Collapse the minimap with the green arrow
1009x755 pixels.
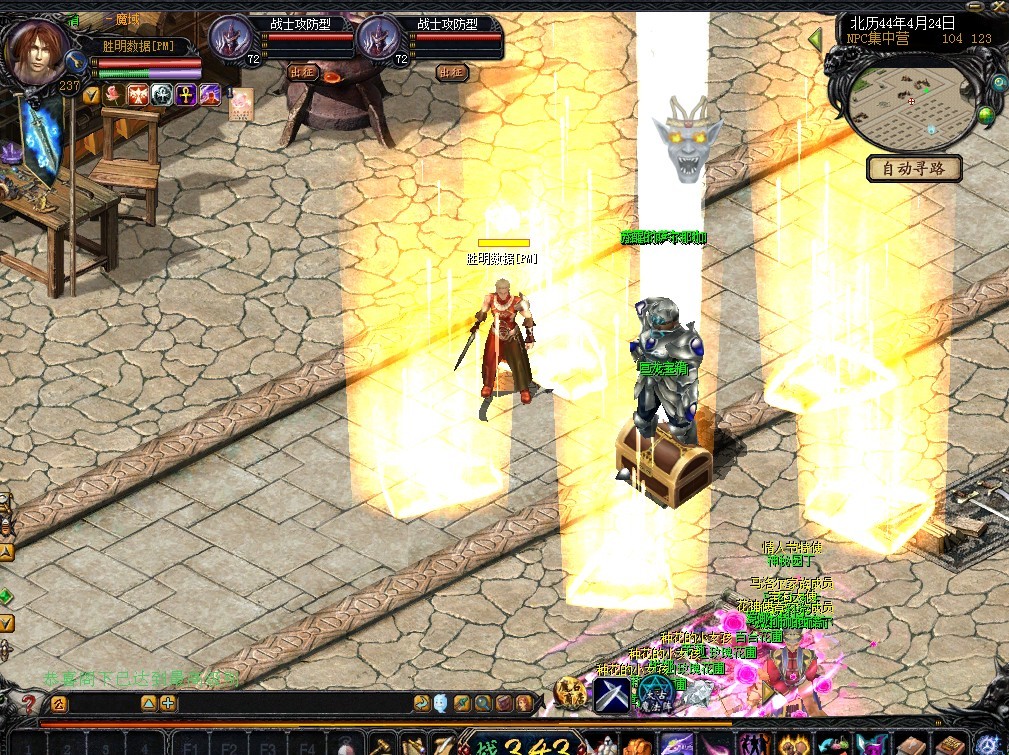pos(815,40)
